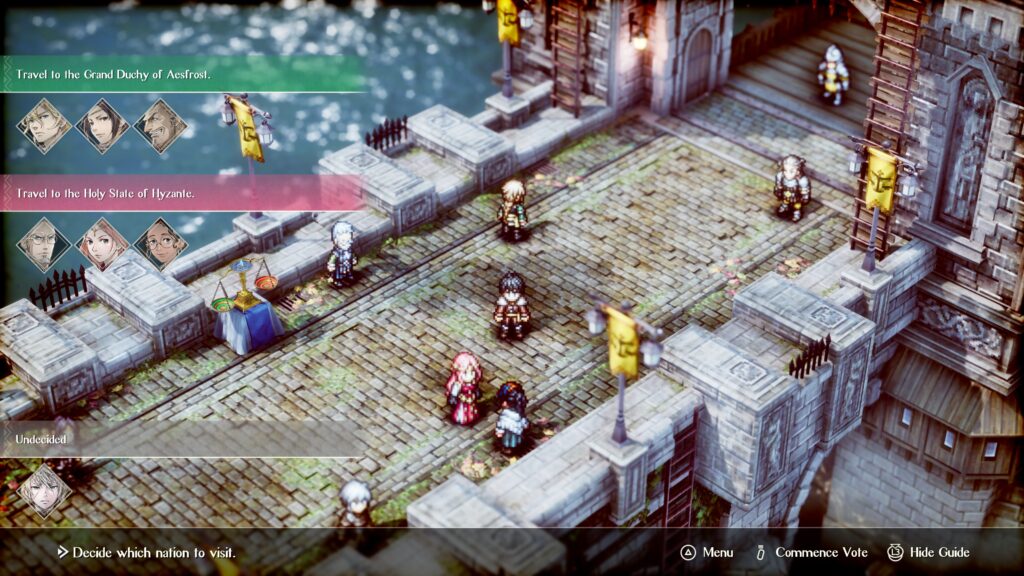This screenshot has height=576, width=1024.
Task: Choose the pink-haired woman's portrait under Hyzante
Action: point(102,245)
